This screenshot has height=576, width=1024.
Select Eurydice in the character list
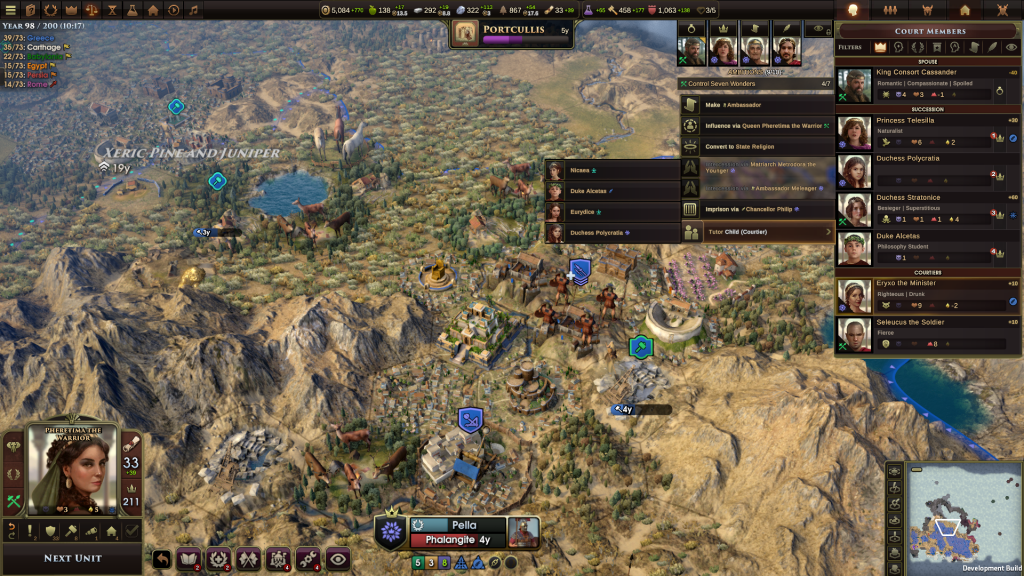612,212
